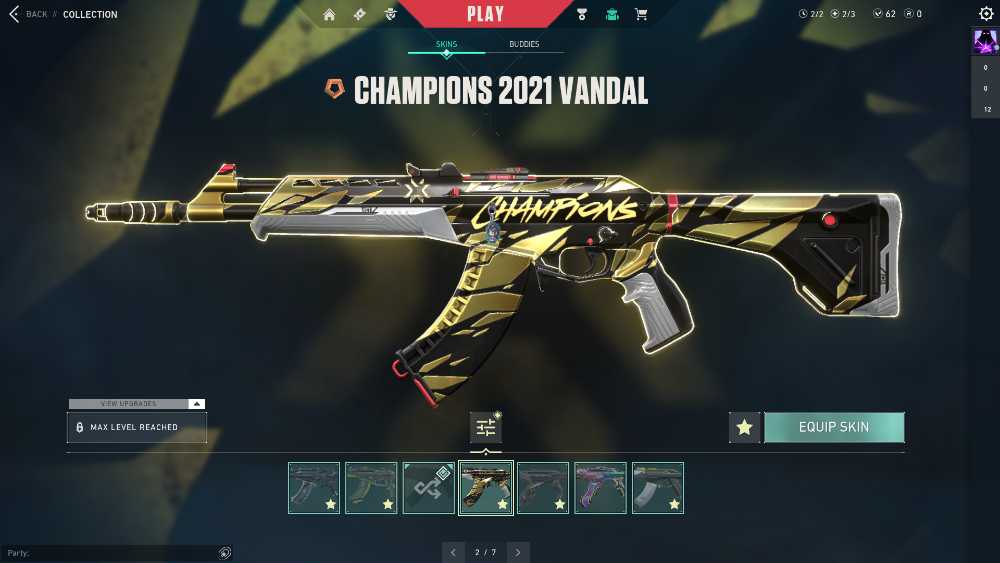Pick the white-magazine Vandal thumbnail
The image size is (1000, 563).
(x=658, y=488)
